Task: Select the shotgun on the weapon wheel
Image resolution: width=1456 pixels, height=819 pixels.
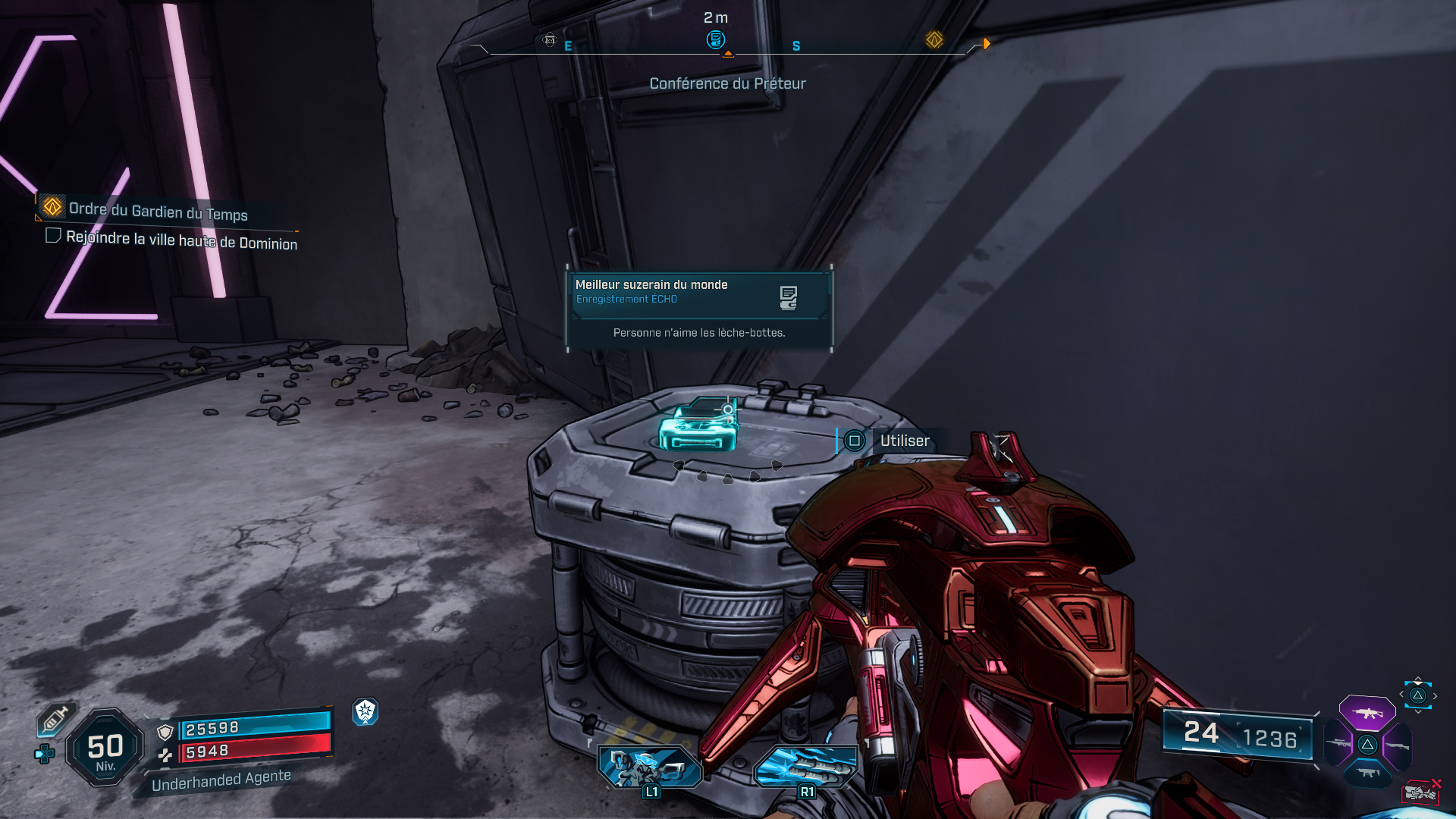Action: click(1397, 745)
